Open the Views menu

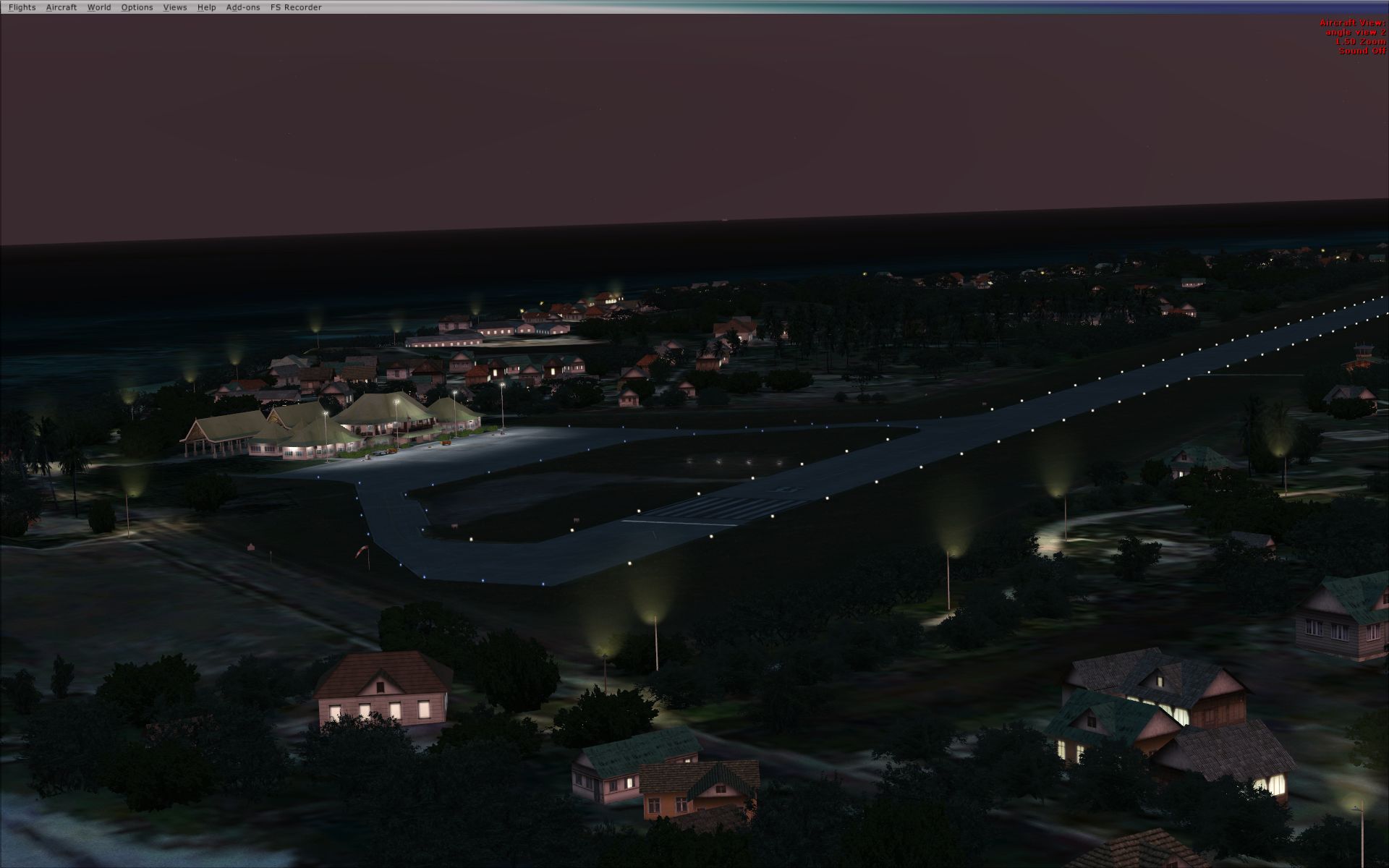point(175,7)
